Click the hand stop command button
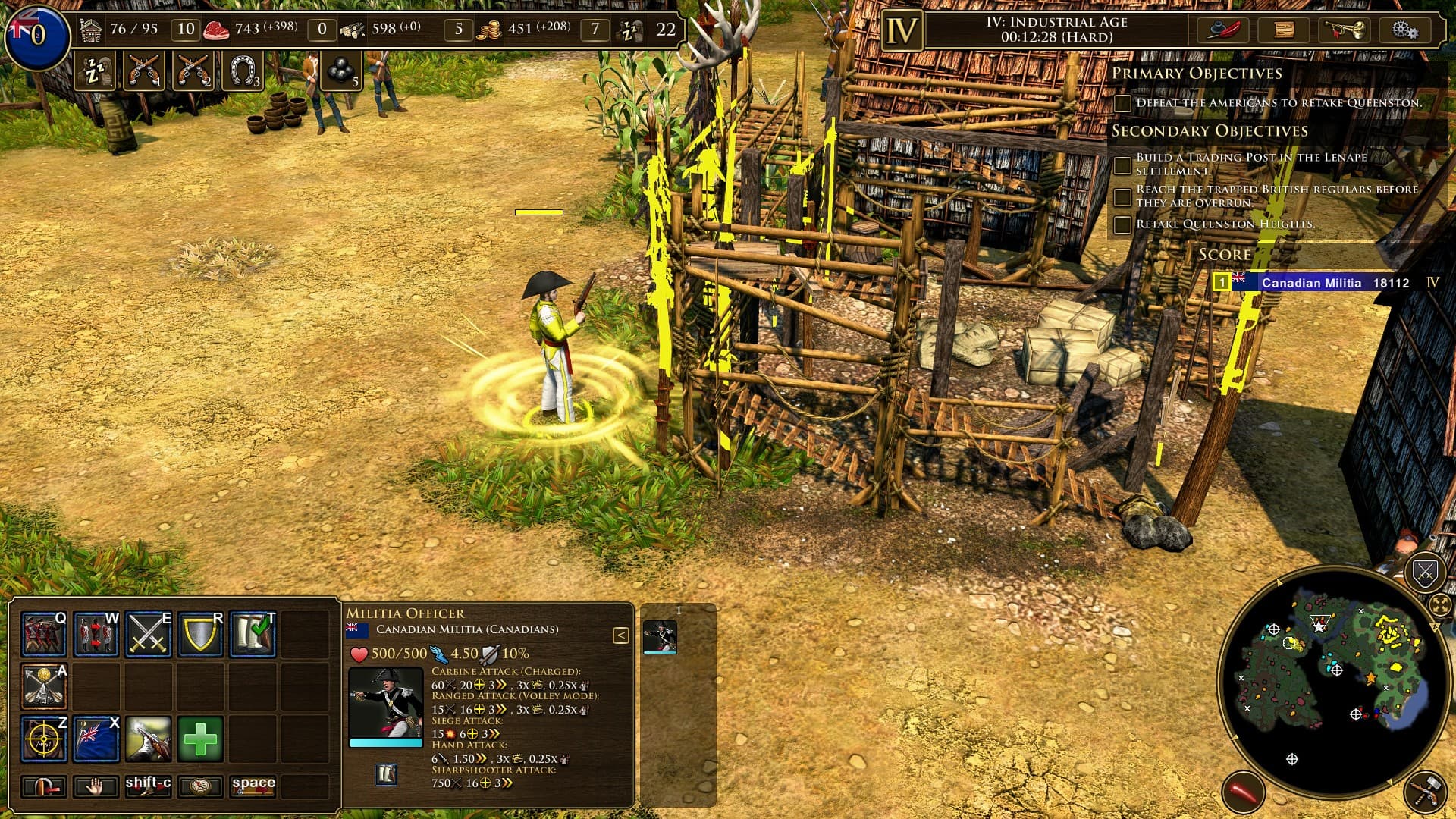Image resolution: width=1456 pixels, height=819 pixels. [x=96, y=786]
